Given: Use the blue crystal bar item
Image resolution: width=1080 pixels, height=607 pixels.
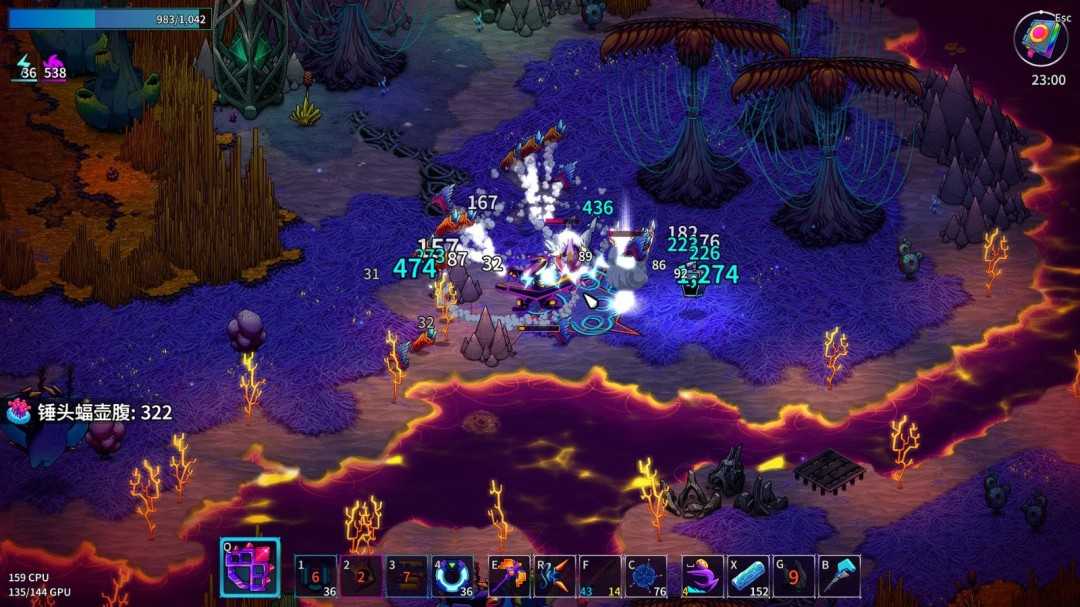Looking at the screenshot, I should click(748, 577).
